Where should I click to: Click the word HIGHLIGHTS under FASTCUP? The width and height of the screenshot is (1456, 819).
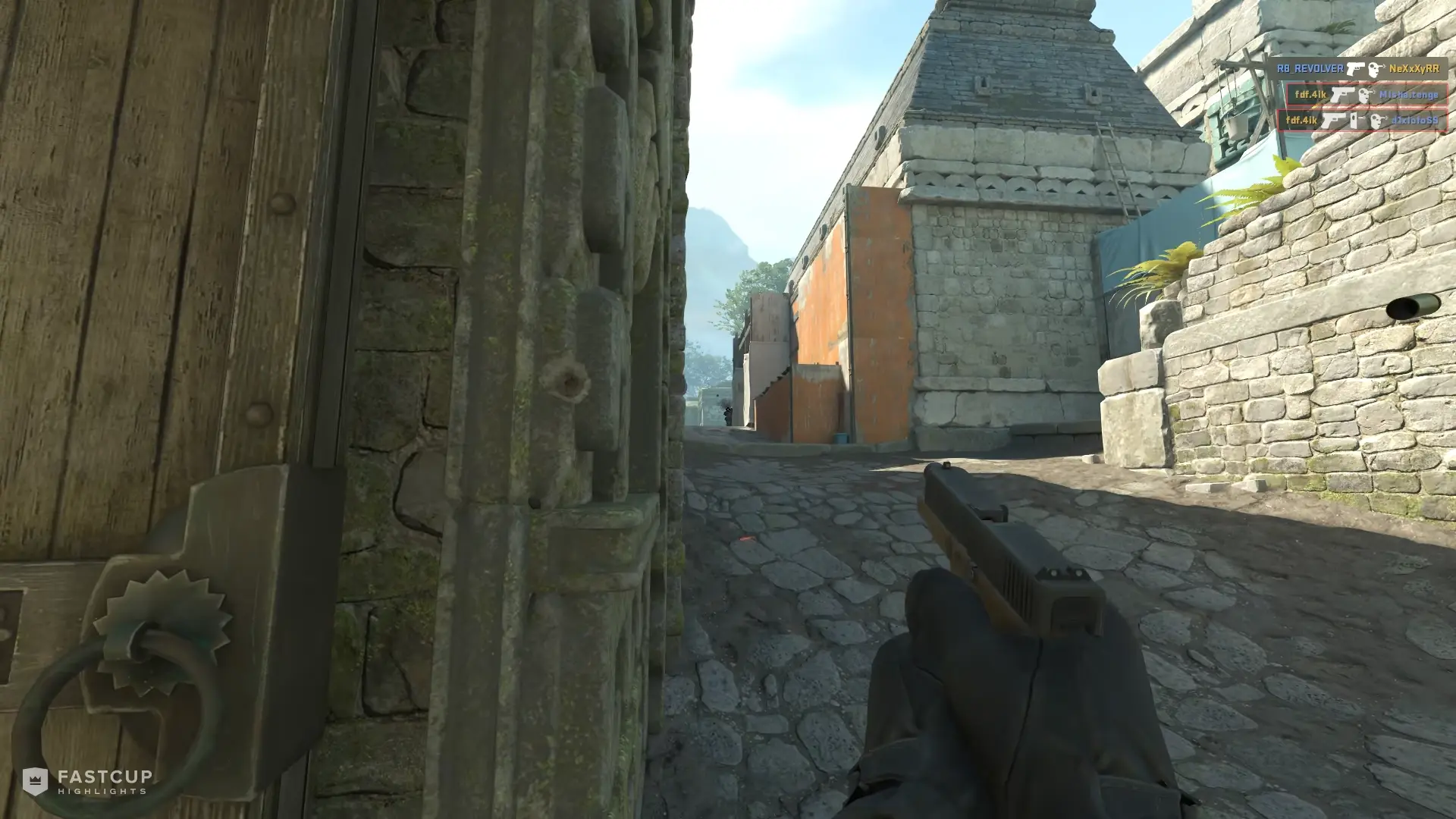[x=101, y=789]
